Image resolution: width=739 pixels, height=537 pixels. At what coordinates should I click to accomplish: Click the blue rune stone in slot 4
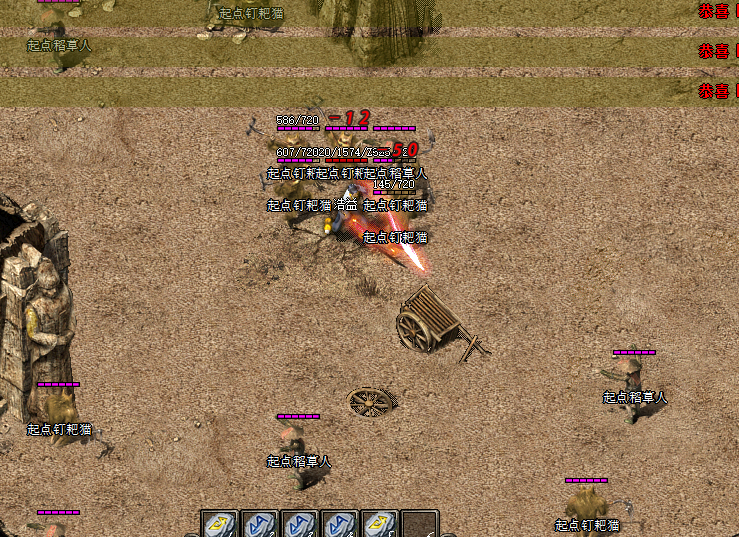pos(339,524)
